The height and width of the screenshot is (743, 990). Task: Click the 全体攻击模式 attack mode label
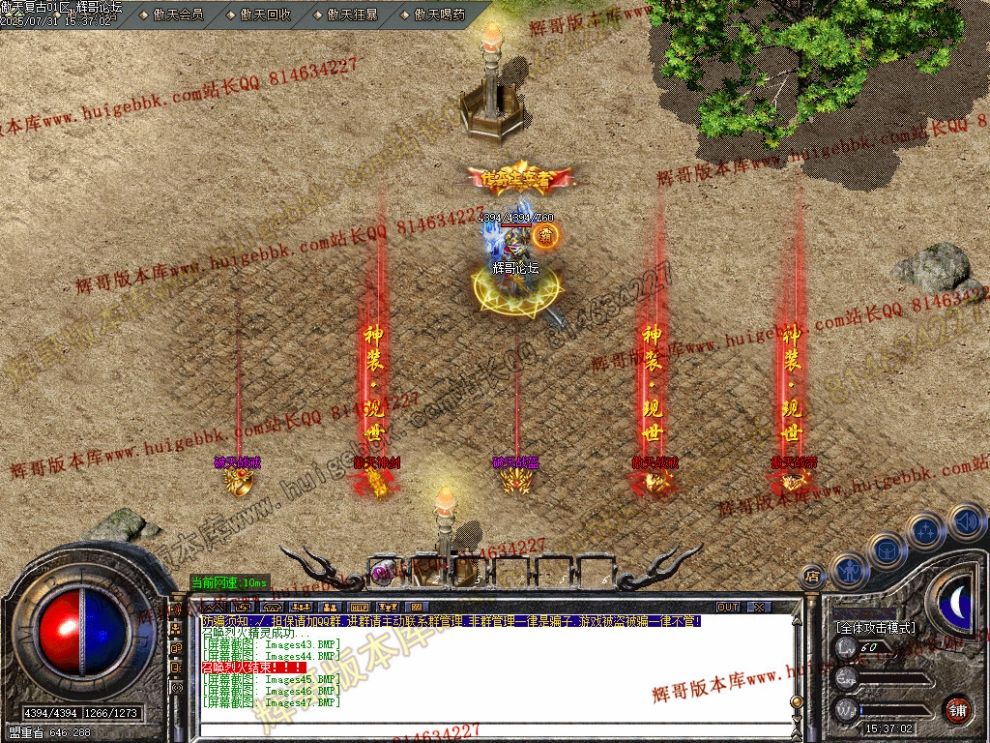874,627
